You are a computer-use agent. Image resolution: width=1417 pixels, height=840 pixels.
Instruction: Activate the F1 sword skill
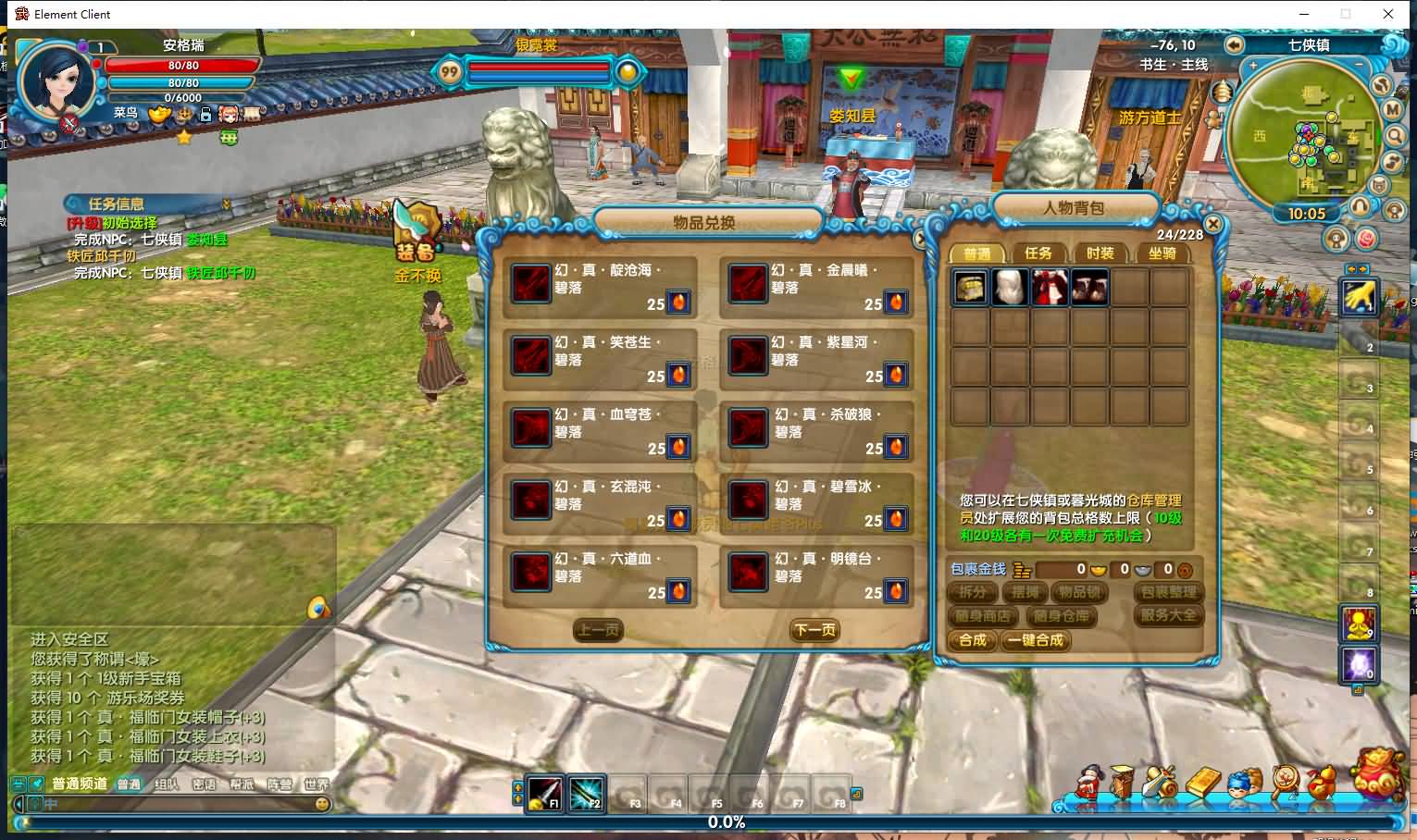point(544,796)
